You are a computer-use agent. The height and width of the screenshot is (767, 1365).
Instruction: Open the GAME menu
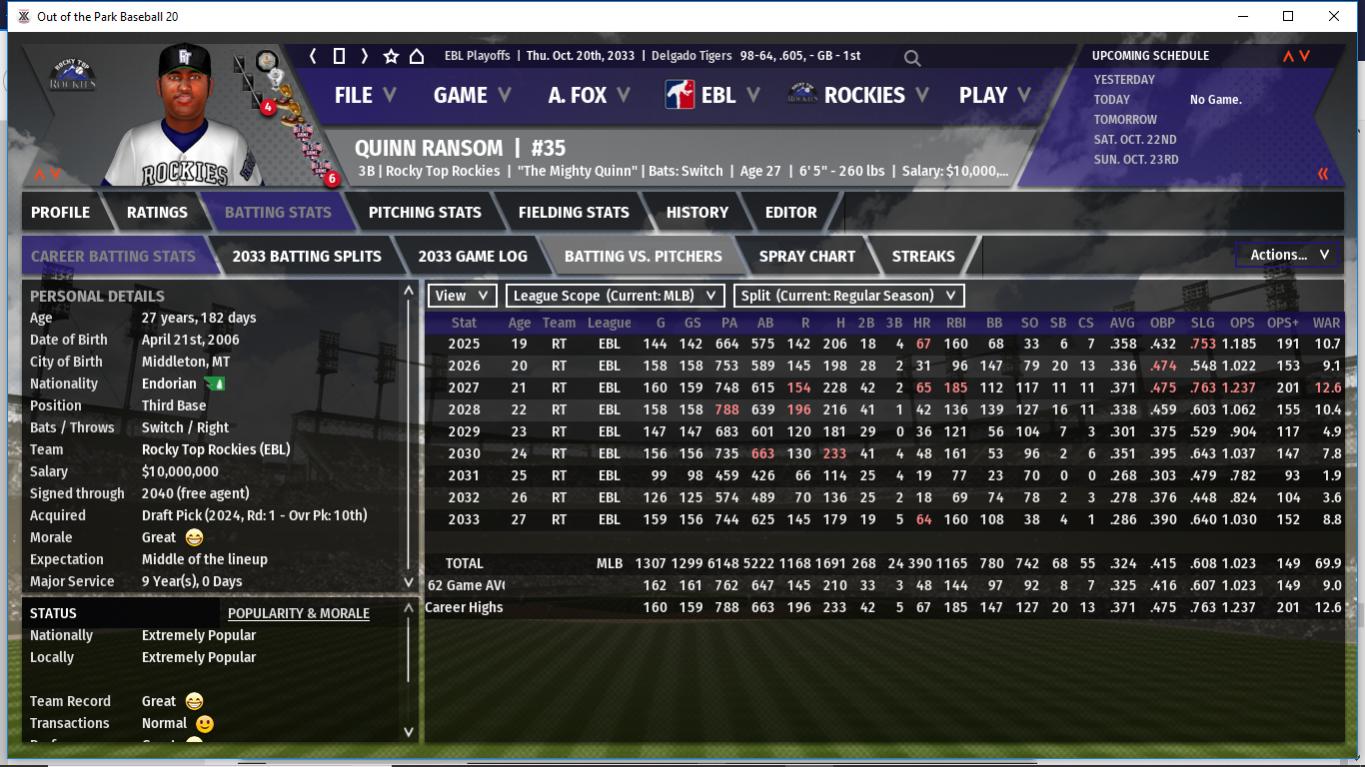(x=471, y=95)
